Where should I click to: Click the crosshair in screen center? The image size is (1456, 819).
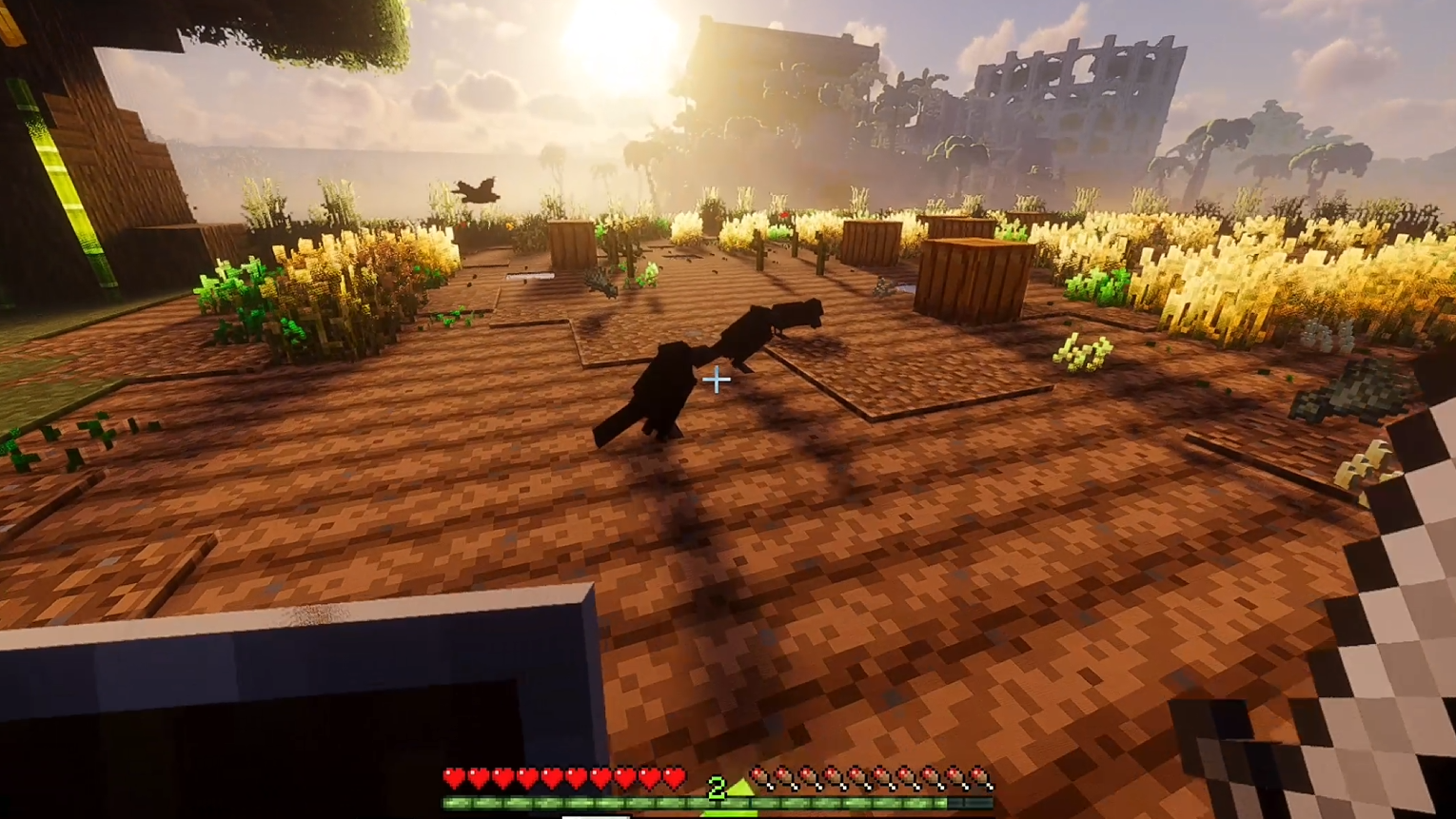(x=716, y=380)
